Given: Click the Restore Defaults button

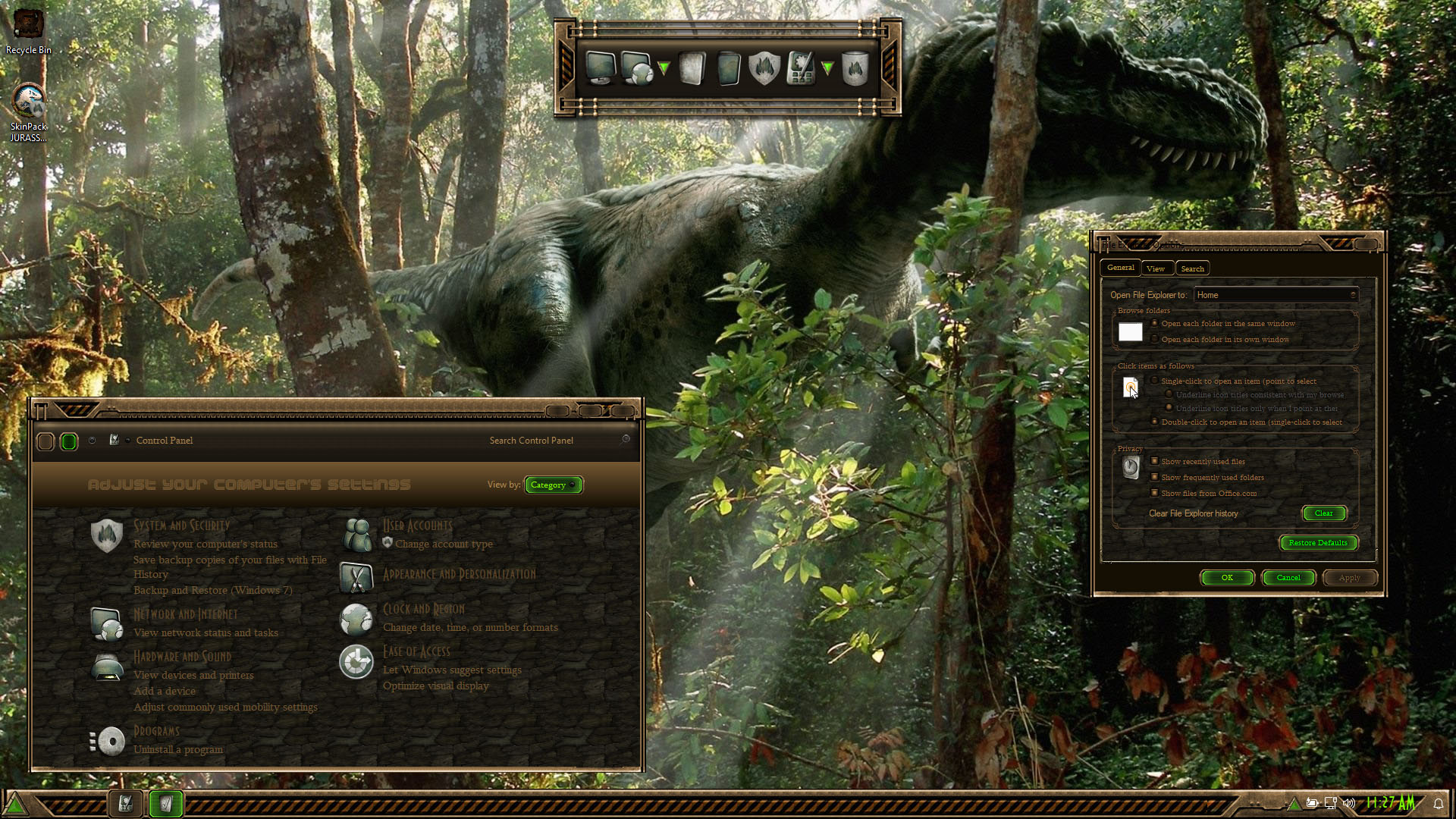Looking at the screenshot, I should pos(1317,543).
